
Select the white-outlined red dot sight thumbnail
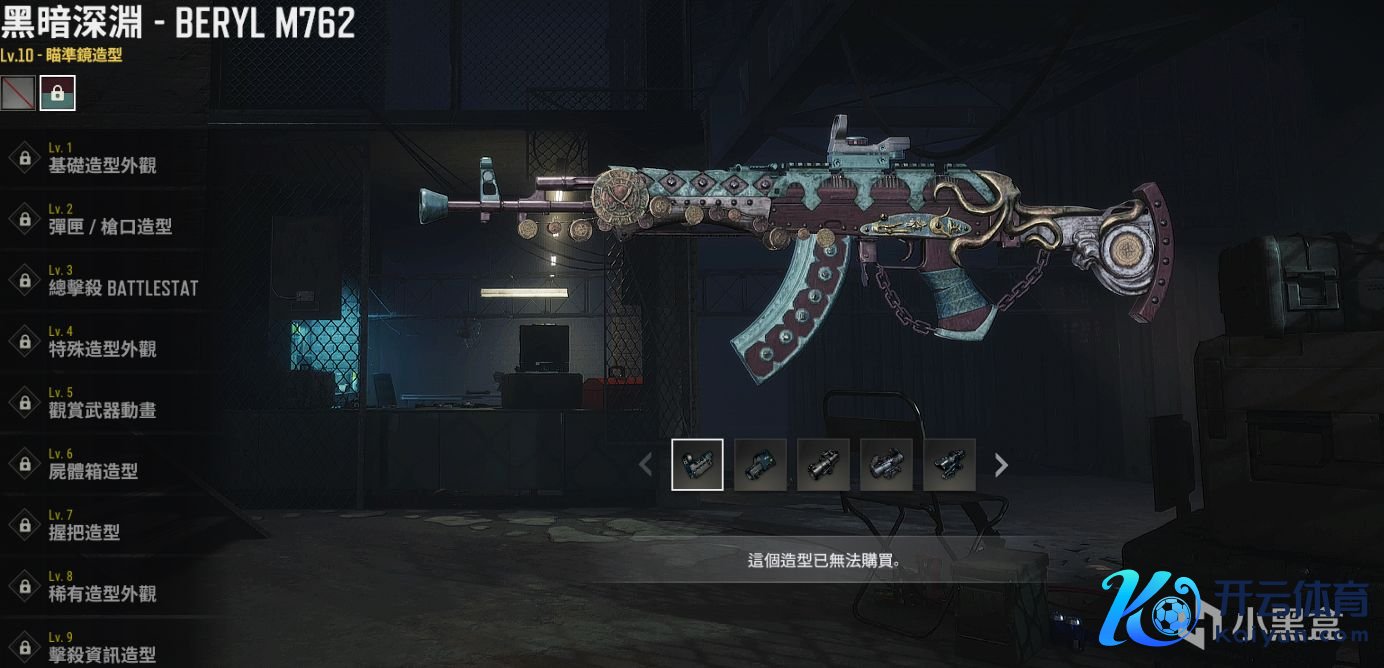point(697,464)
